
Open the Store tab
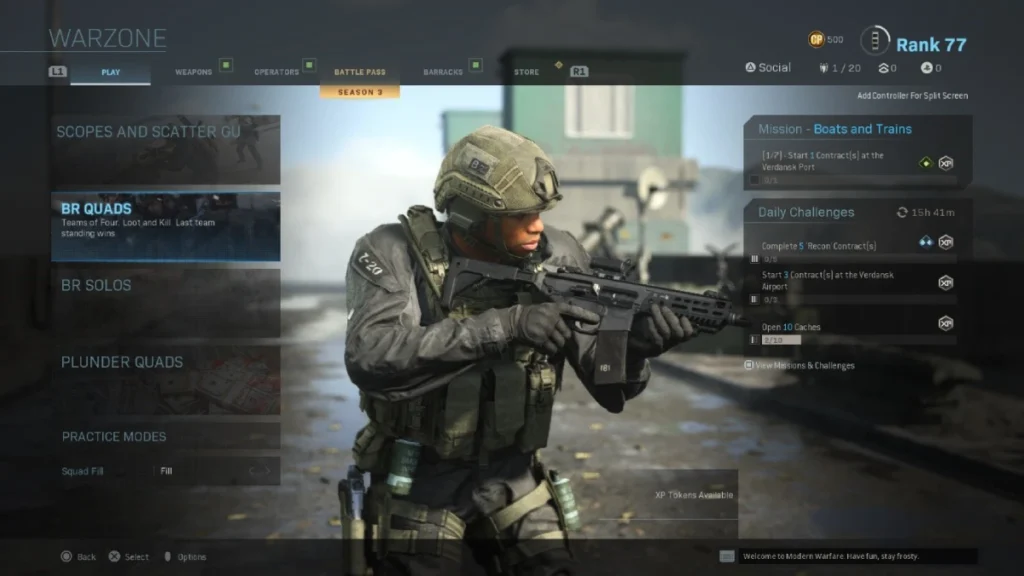pyautogui.click(x=526, y=72)
